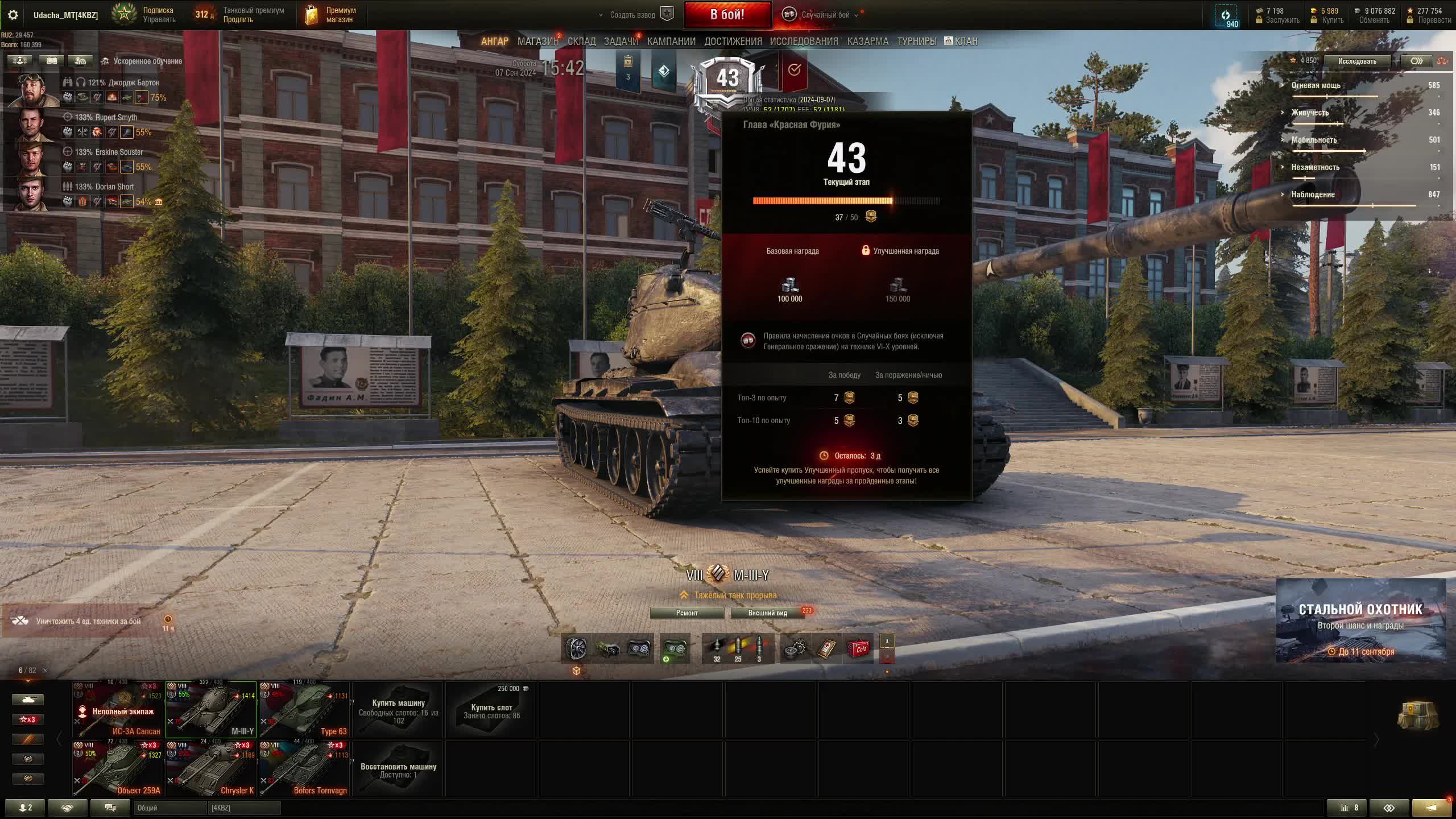Viewport: 1456px width, 819px height.
Task: Switch to the СКЛАД tab
Action: 581,42
